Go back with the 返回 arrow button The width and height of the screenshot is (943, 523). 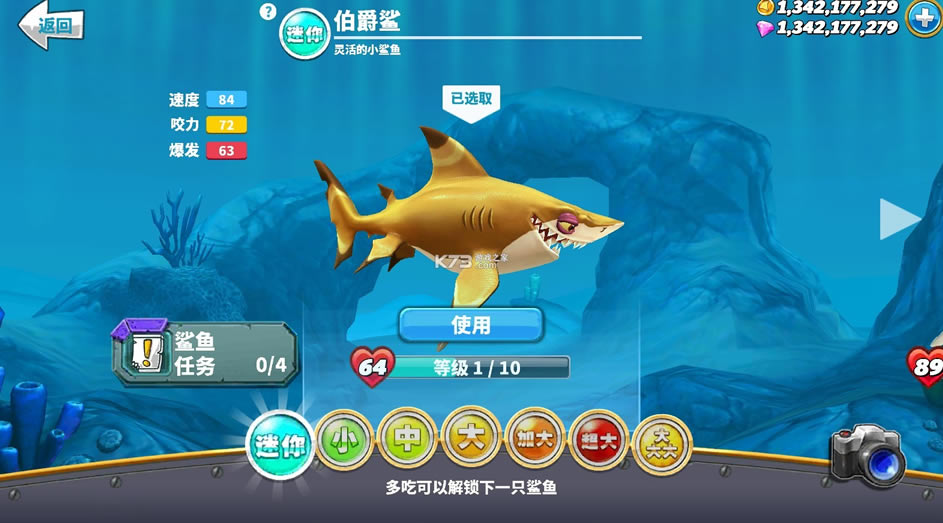point(52,24)
